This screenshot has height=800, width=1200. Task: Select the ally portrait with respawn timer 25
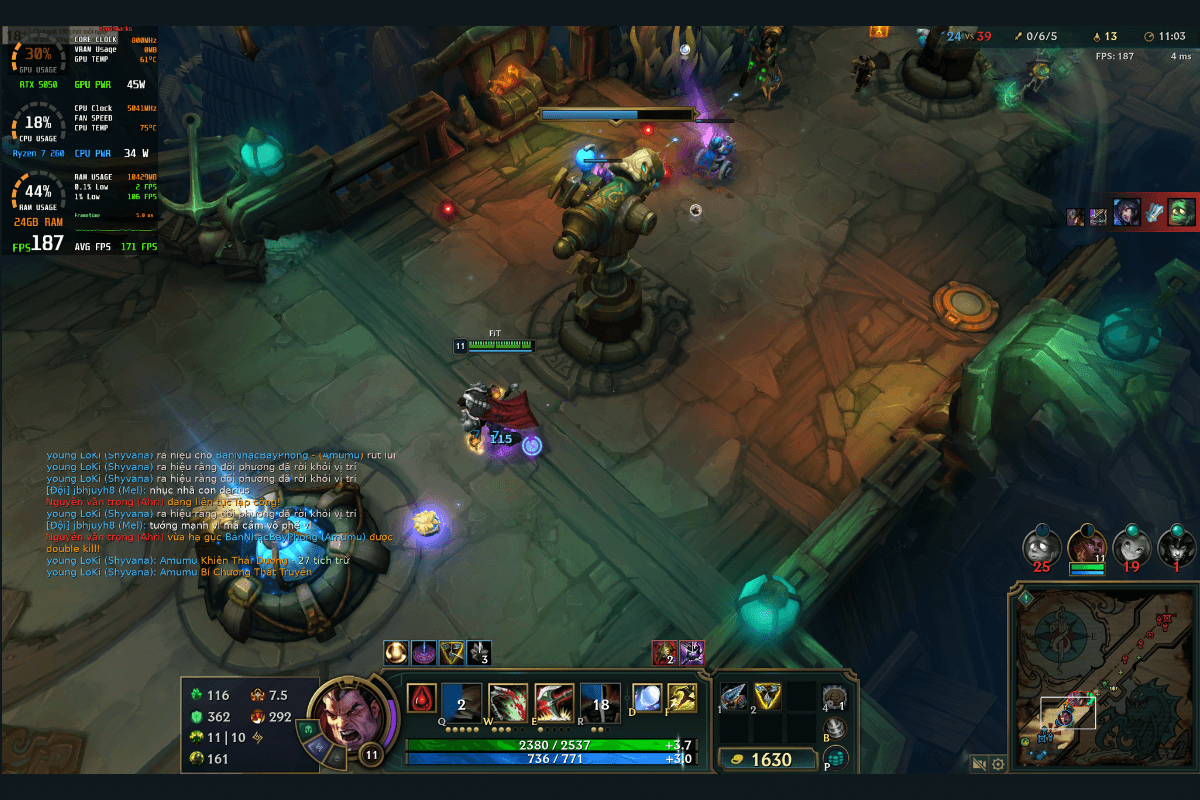pyautogui.click(x=1041, y=547)
